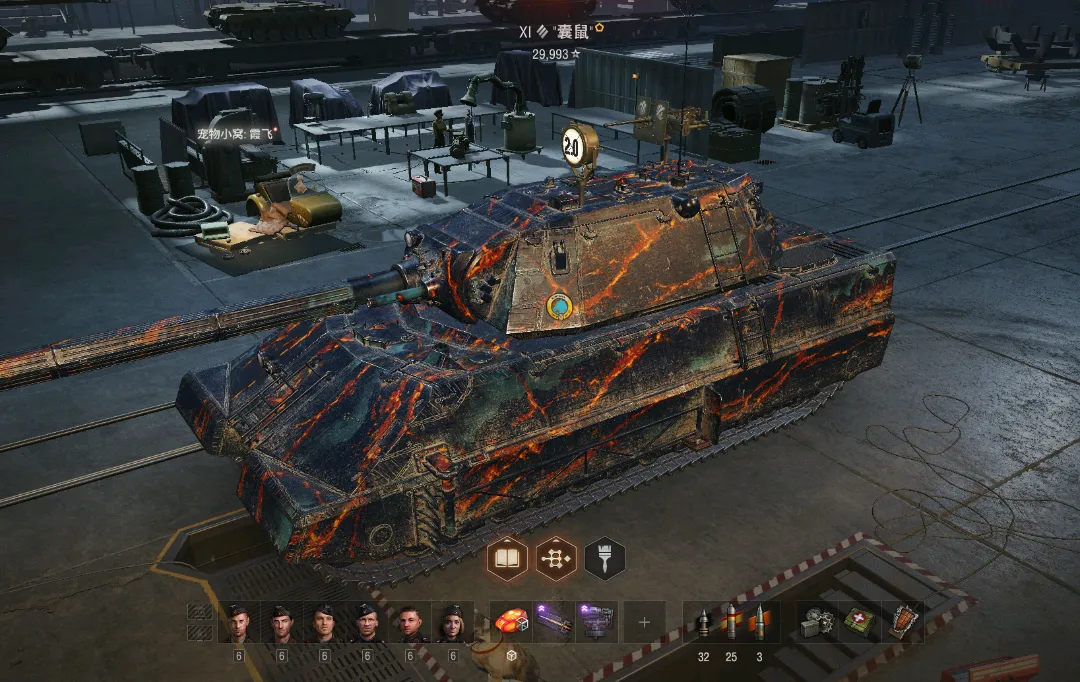This screenshot has height=682, width=1080.
Task: Choose the orange shield-shaped consumable slot
Action: (903, 621)
